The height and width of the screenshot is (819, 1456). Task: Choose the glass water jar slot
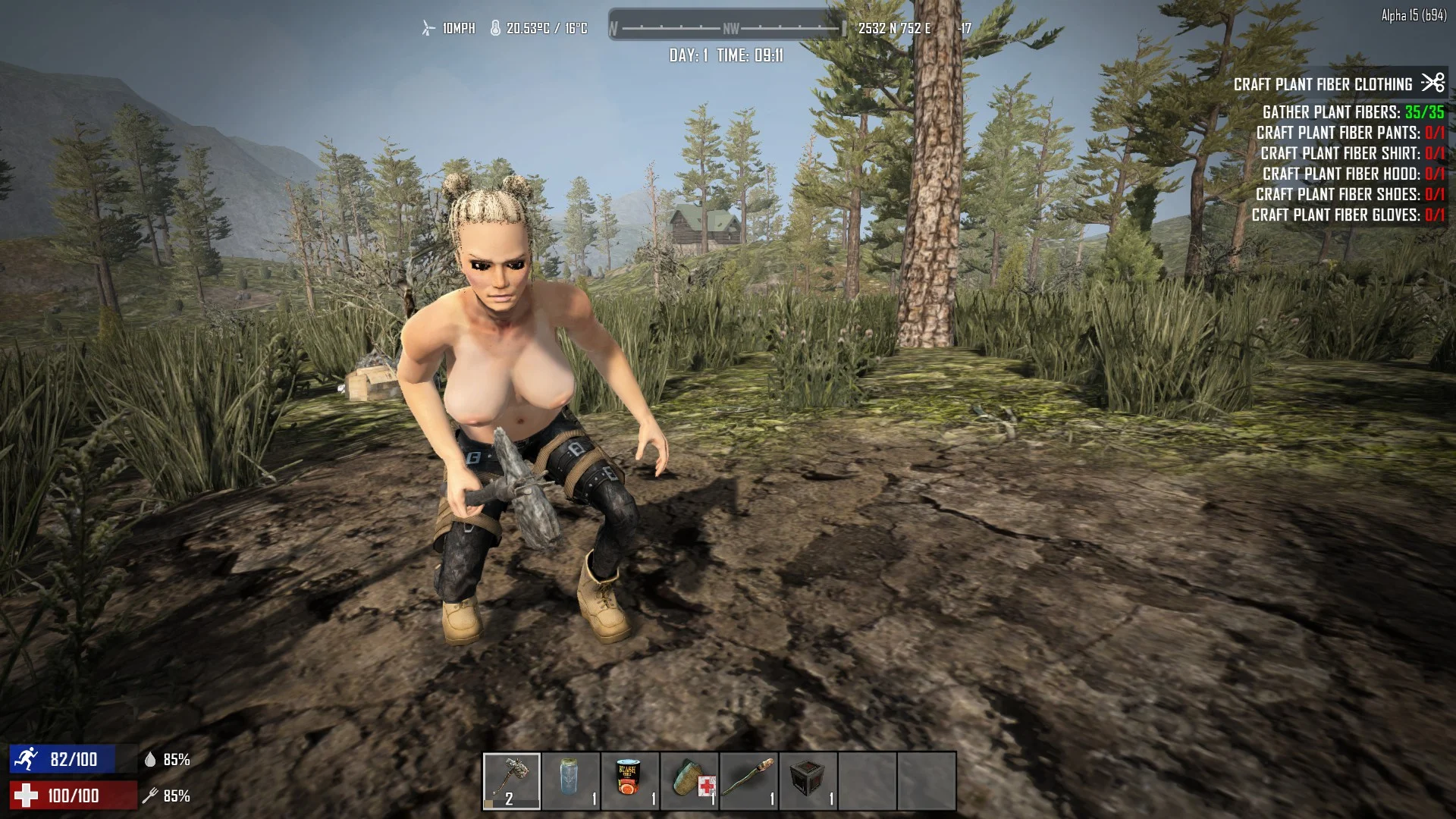[x=571, y=781]
